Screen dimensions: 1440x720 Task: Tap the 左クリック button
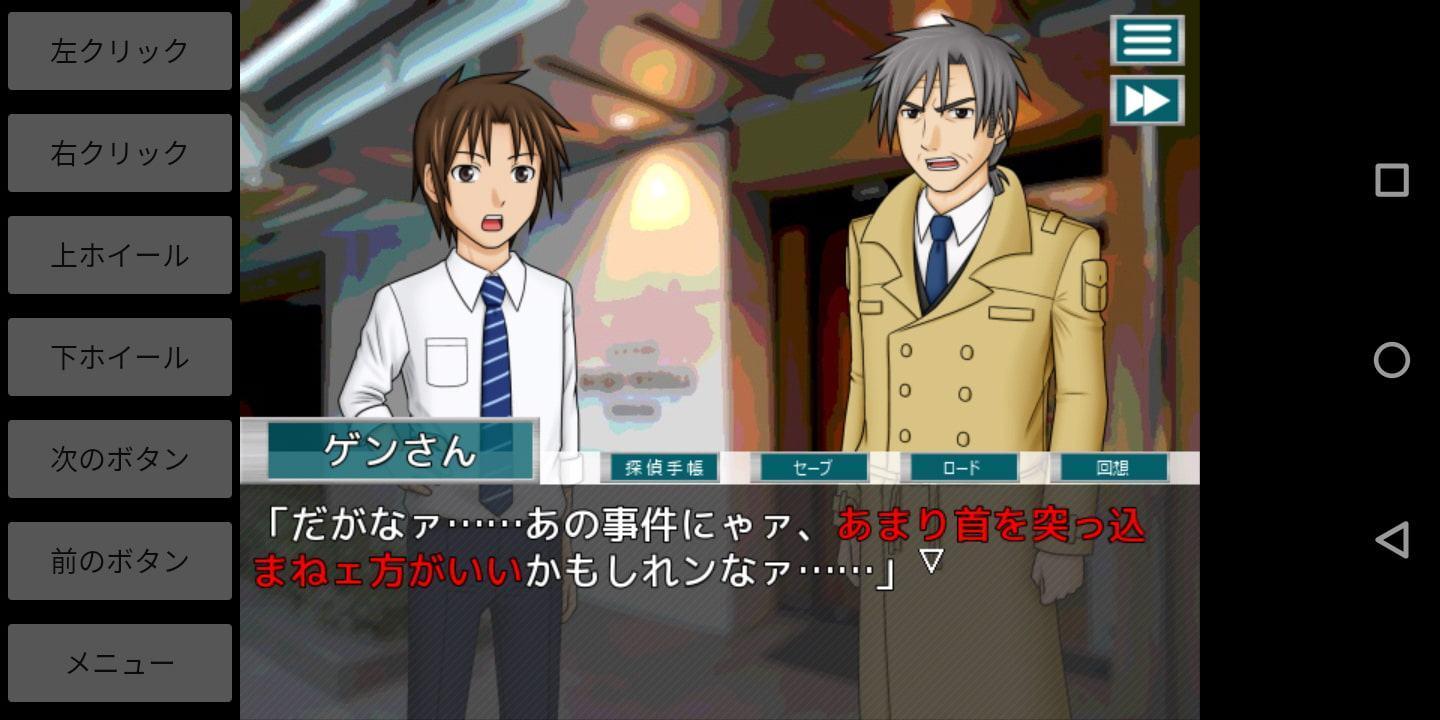point(120,51)
